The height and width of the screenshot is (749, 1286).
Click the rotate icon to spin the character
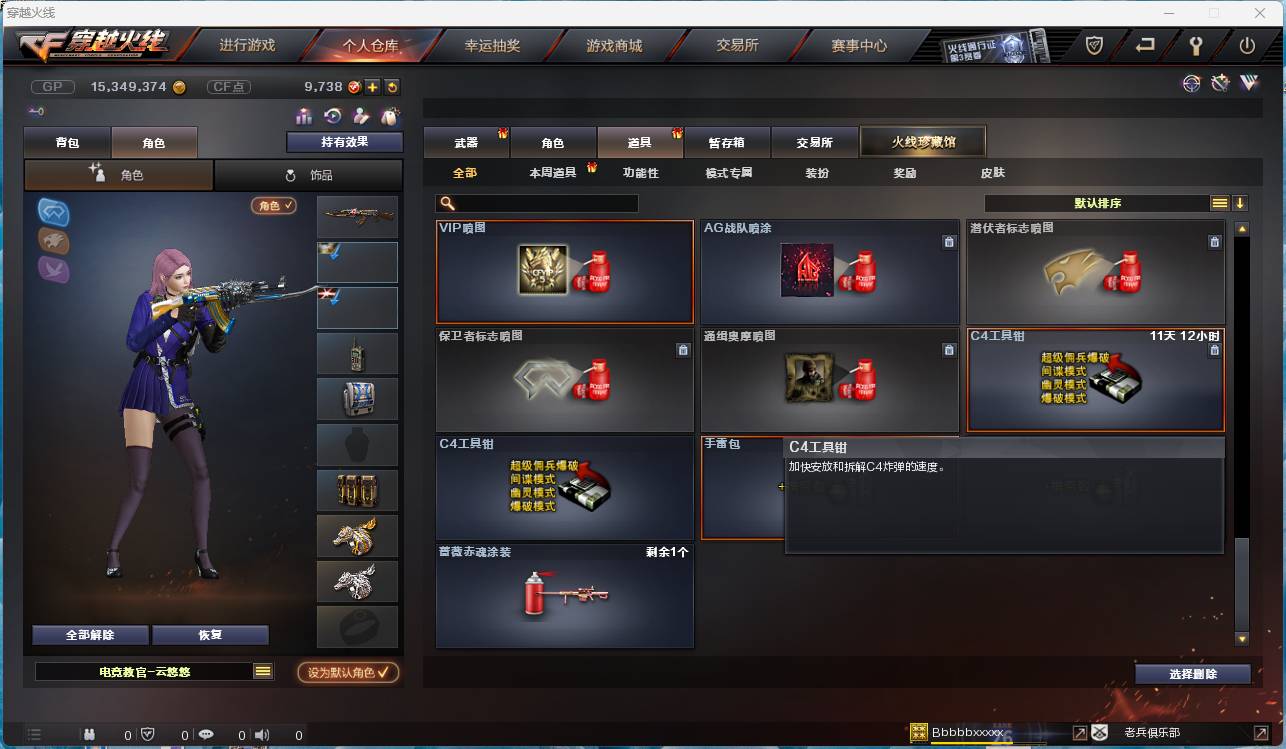click(x=332, y=115)
